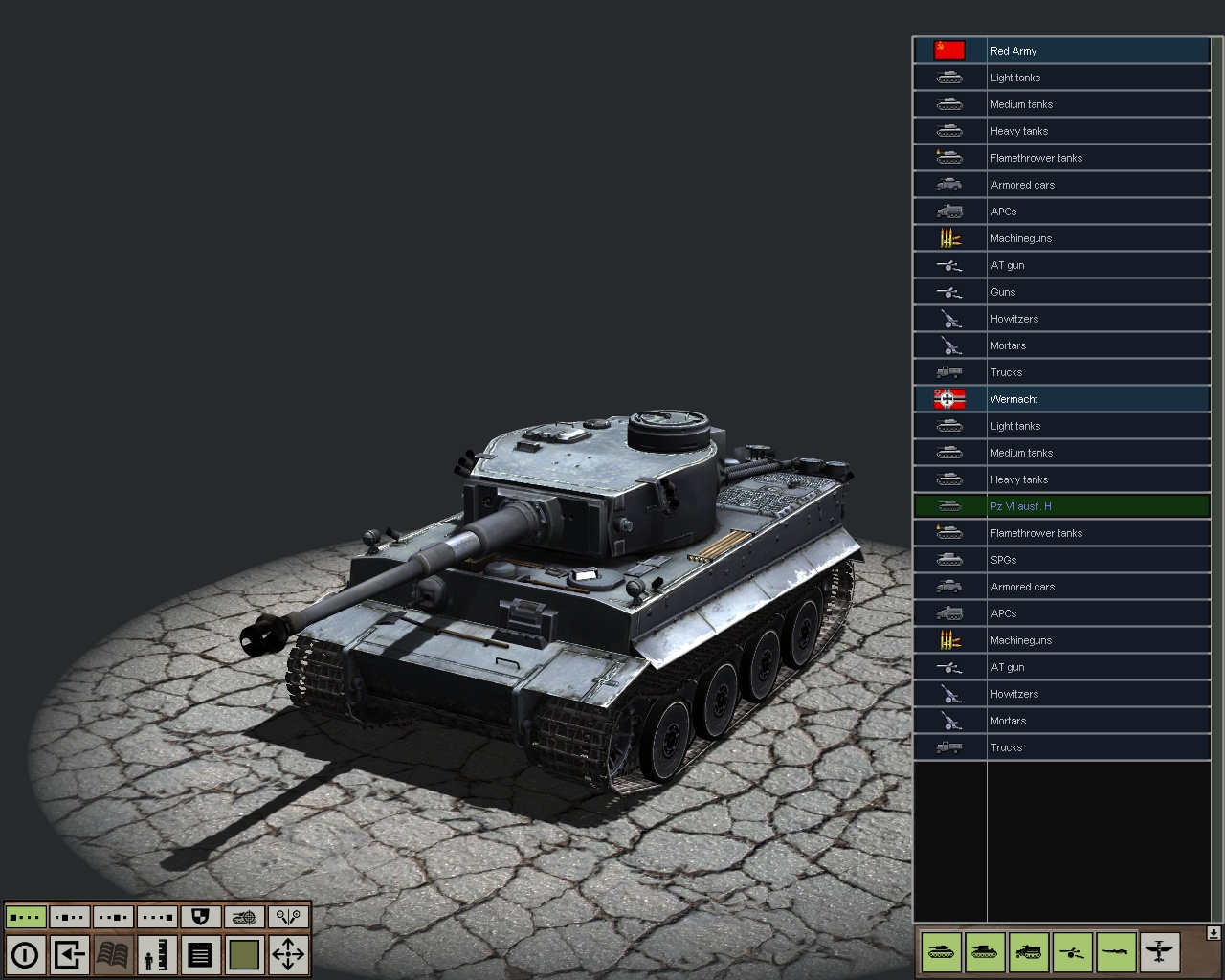Click the exit door icon
The height and width of the screenshot is (980, 1225).
69,954
